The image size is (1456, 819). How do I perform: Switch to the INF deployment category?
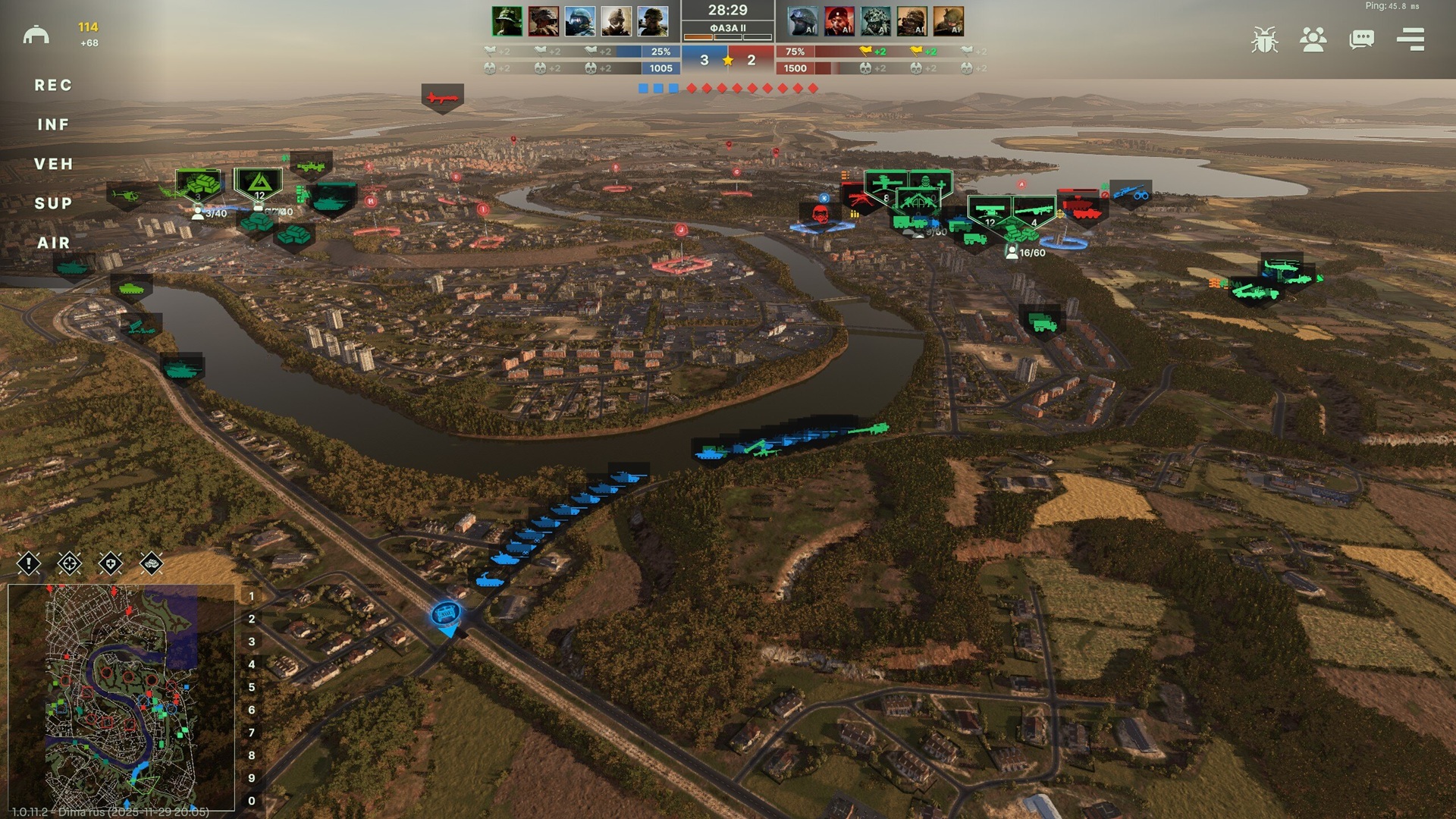click(53, 125)
